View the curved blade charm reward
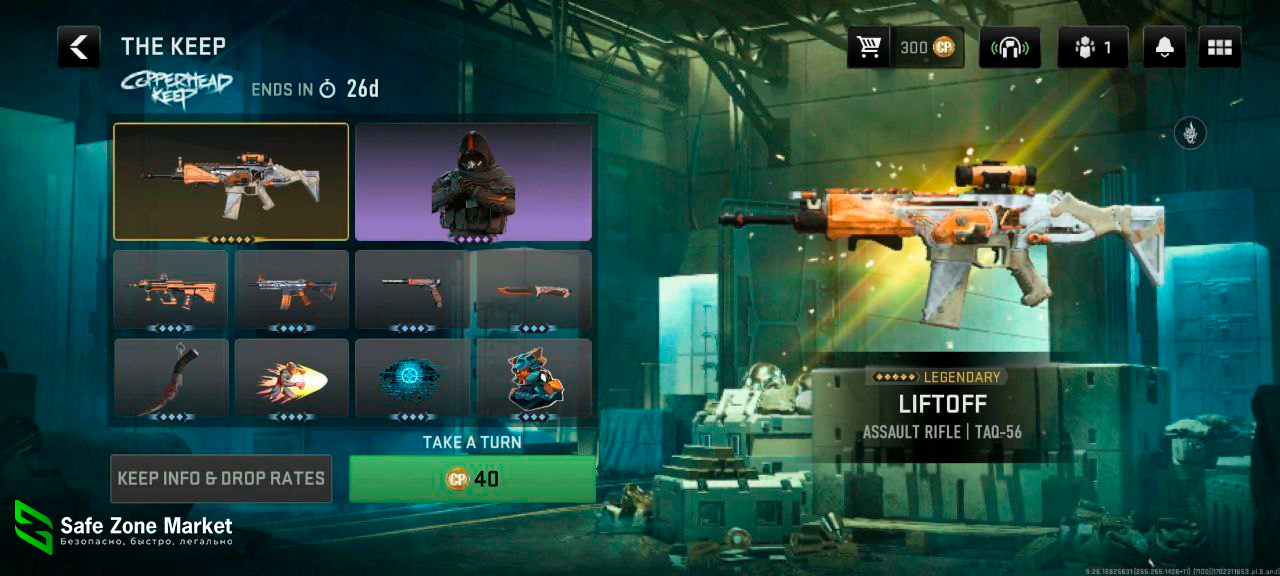Screen dimensions: 1280x576 coord(172,378)
